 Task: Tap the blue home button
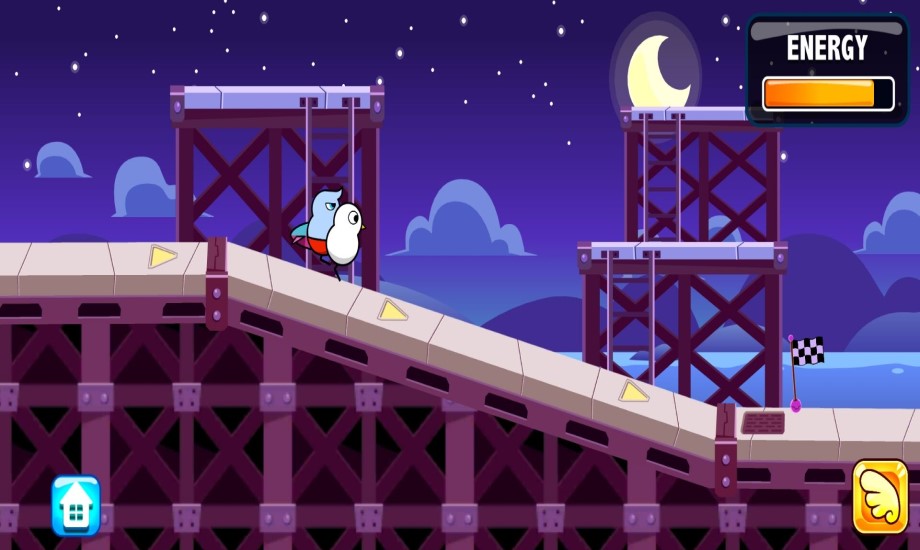pyautogui.click(x=76, y=505)
